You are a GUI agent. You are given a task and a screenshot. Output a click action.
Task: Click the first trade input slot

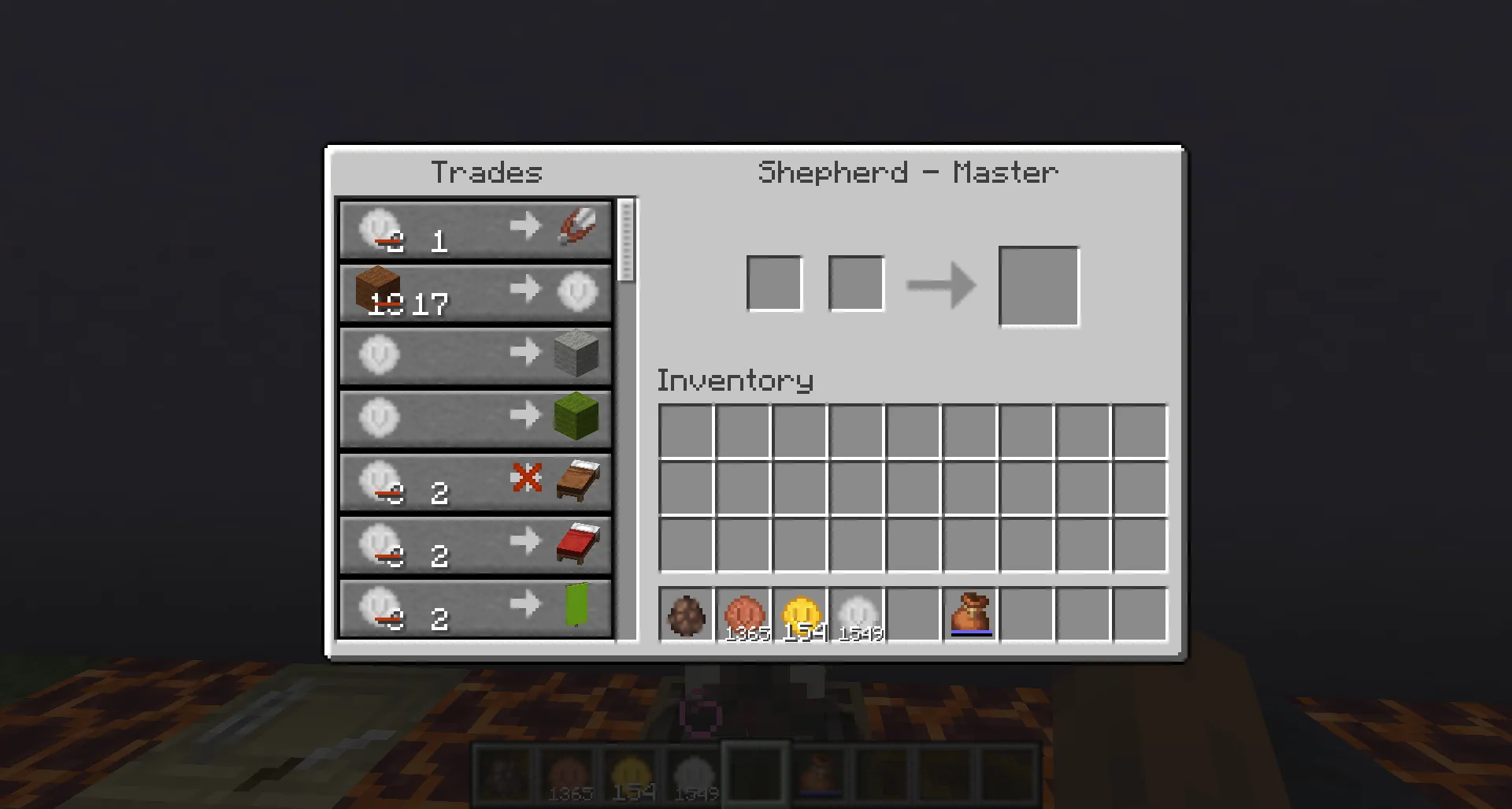(x=775, y=283)
